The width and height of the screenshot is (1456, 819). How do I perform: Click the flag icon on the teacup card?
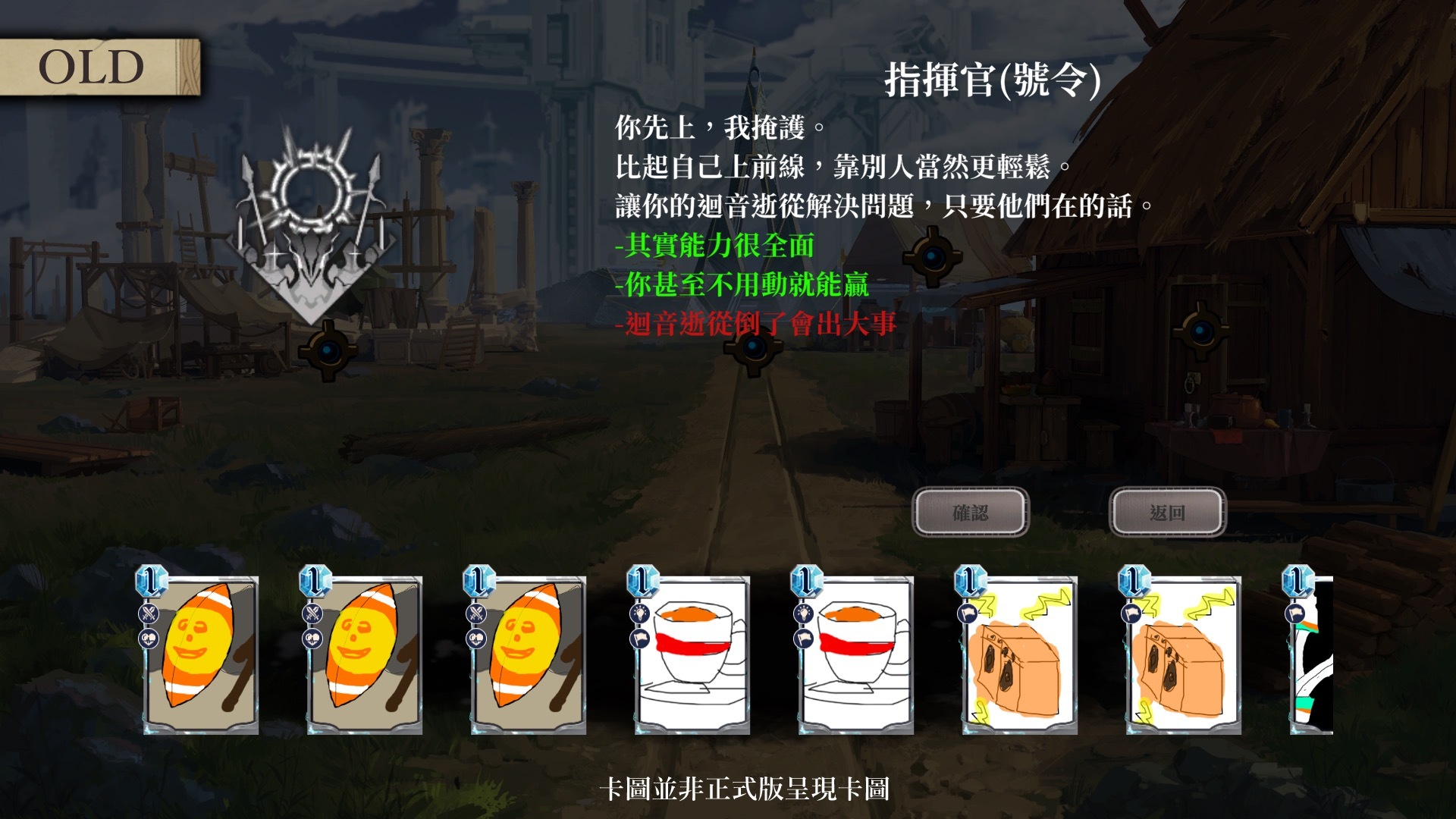click(x=639, y=639)
